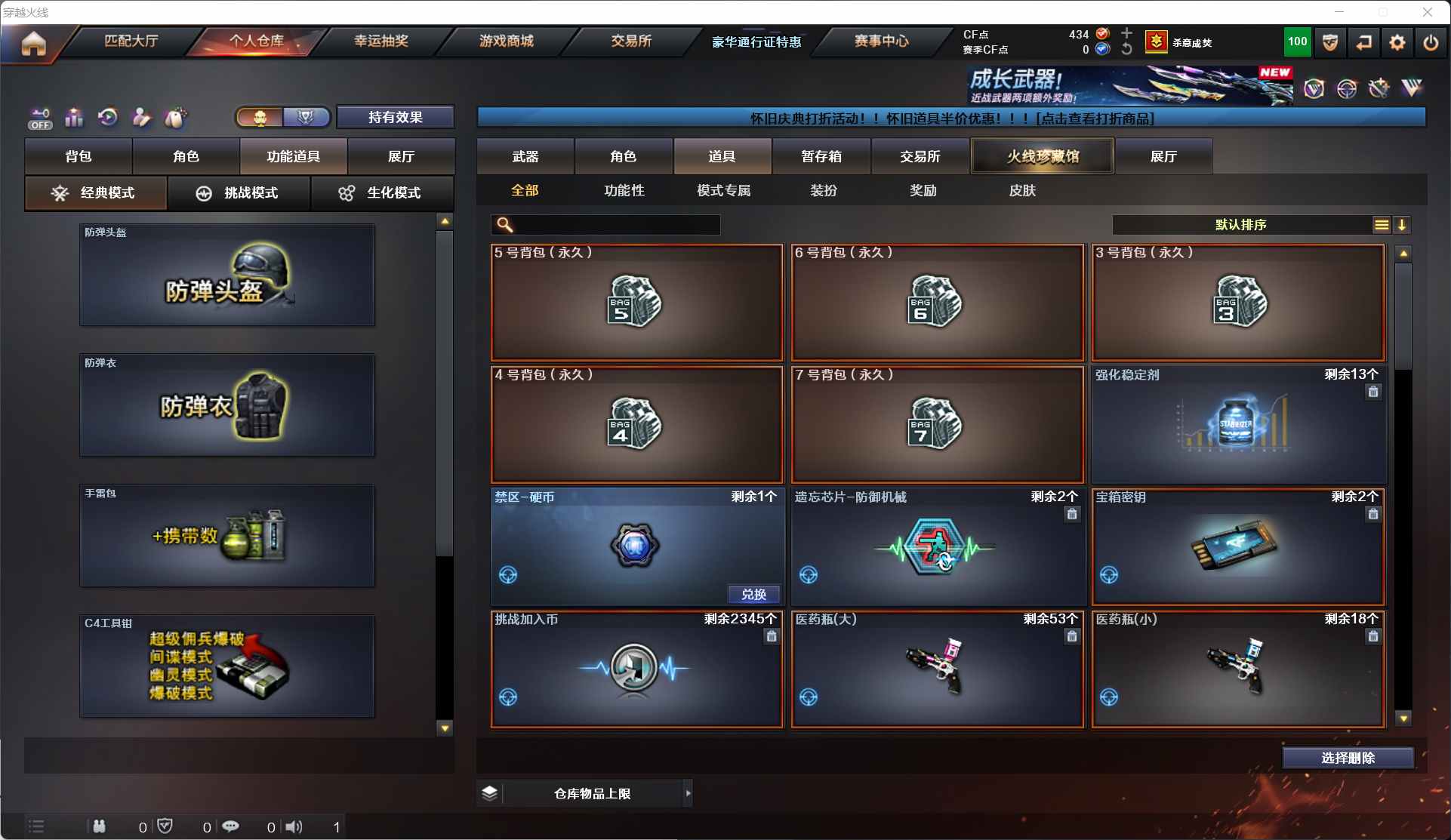1451x840 pixels.
Task: Switch to the 背包 backpack tab
Action: click(x=79, y=156)
